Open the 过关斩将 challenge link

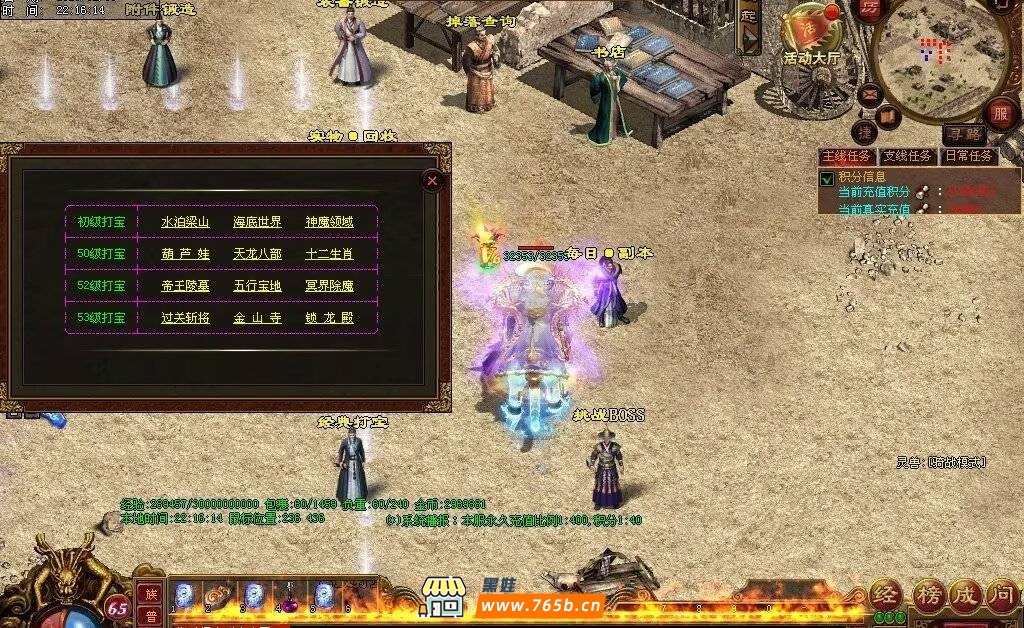pos(185,318)
